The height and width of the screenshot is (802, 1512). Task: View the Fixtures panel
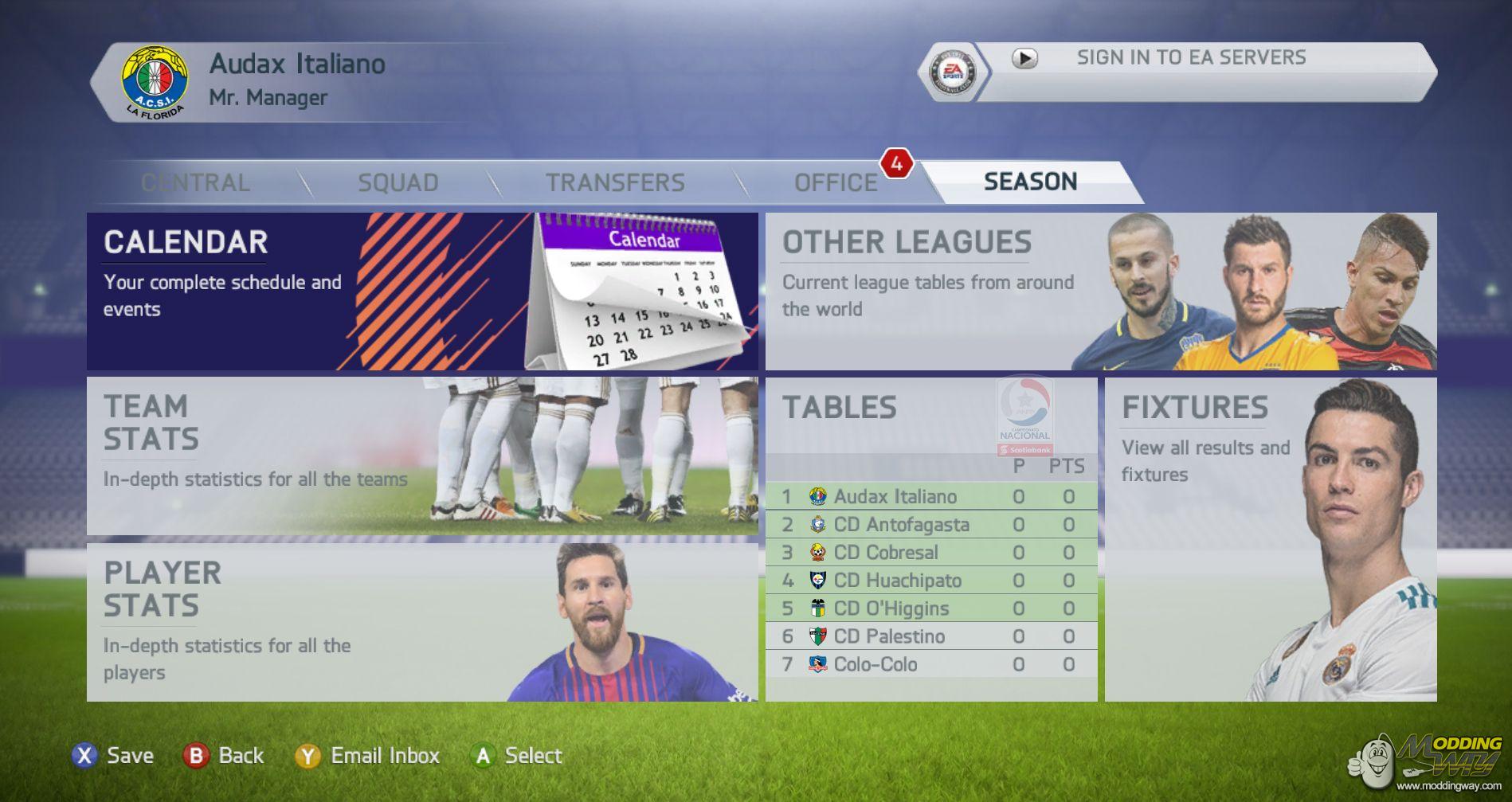[1270, 539]
